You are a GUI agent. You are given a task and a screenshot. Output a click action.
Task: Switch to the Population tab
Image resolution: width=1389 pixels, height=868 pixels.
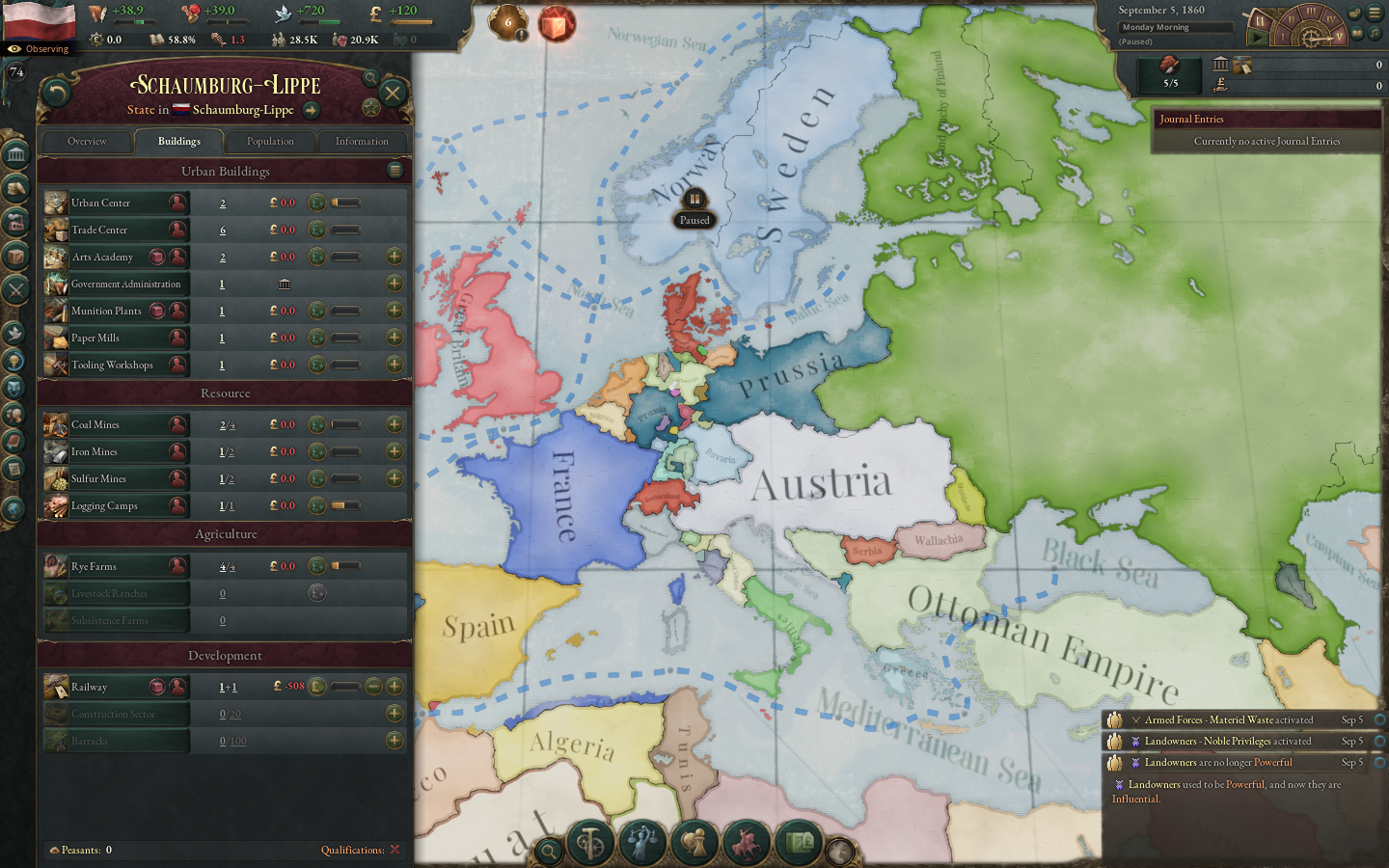pyautogui.click(x=270, y=141)
